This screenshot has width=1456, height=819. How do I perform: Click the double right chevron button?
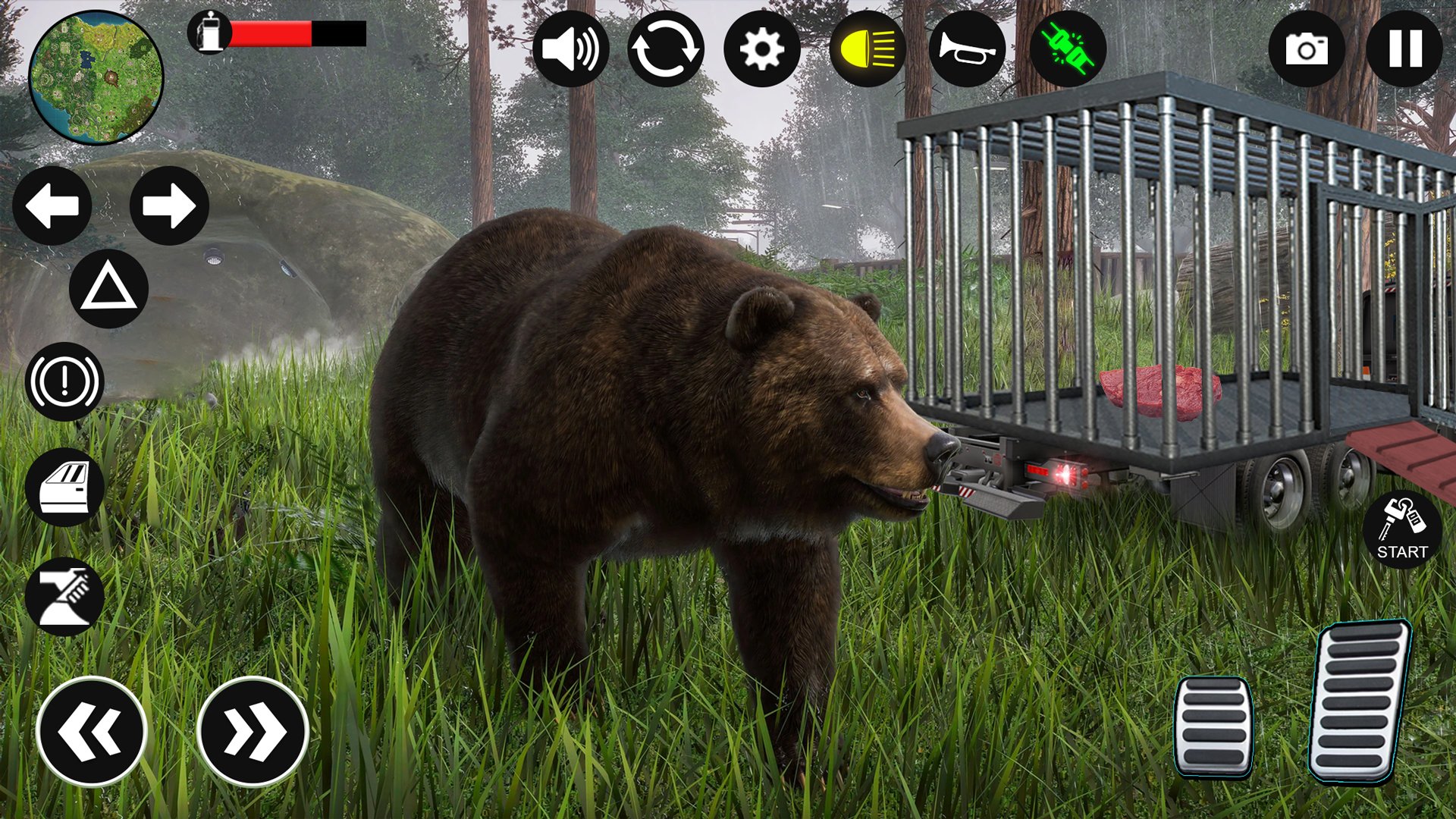pyautogui.click(x=253, y=732)
